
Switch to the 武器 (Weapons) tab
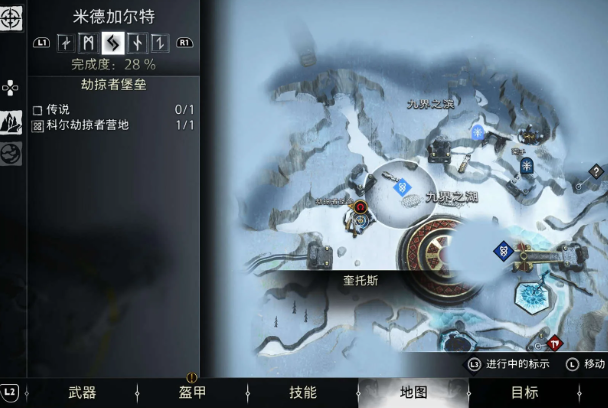coord(82,392)
